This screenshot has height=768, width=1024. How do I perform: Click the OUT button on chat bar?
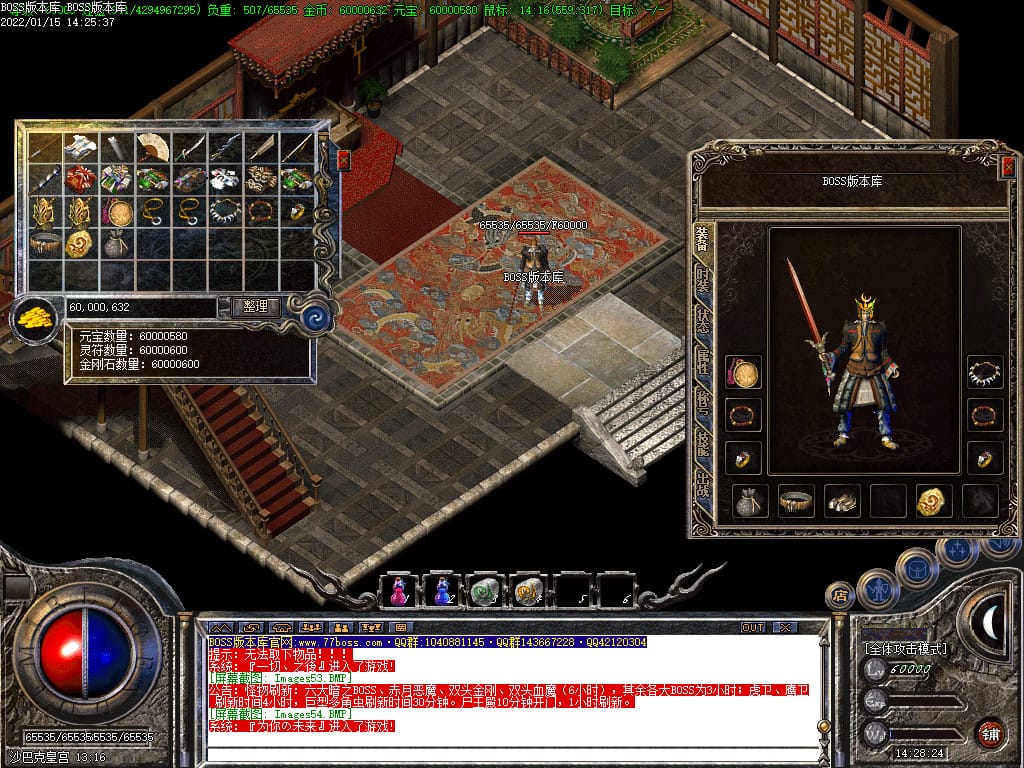pos(752,627)
